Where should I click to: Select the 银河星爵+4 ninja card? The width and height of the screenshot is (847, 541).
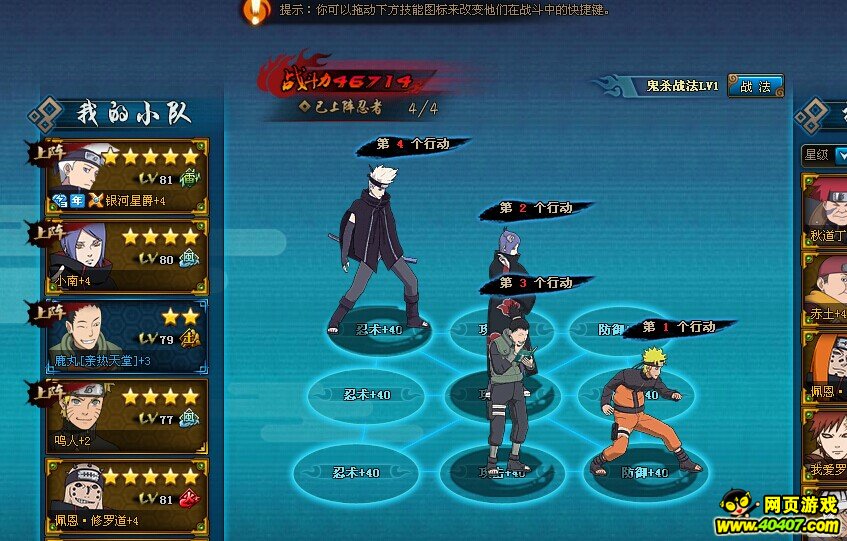click(126, 177)
